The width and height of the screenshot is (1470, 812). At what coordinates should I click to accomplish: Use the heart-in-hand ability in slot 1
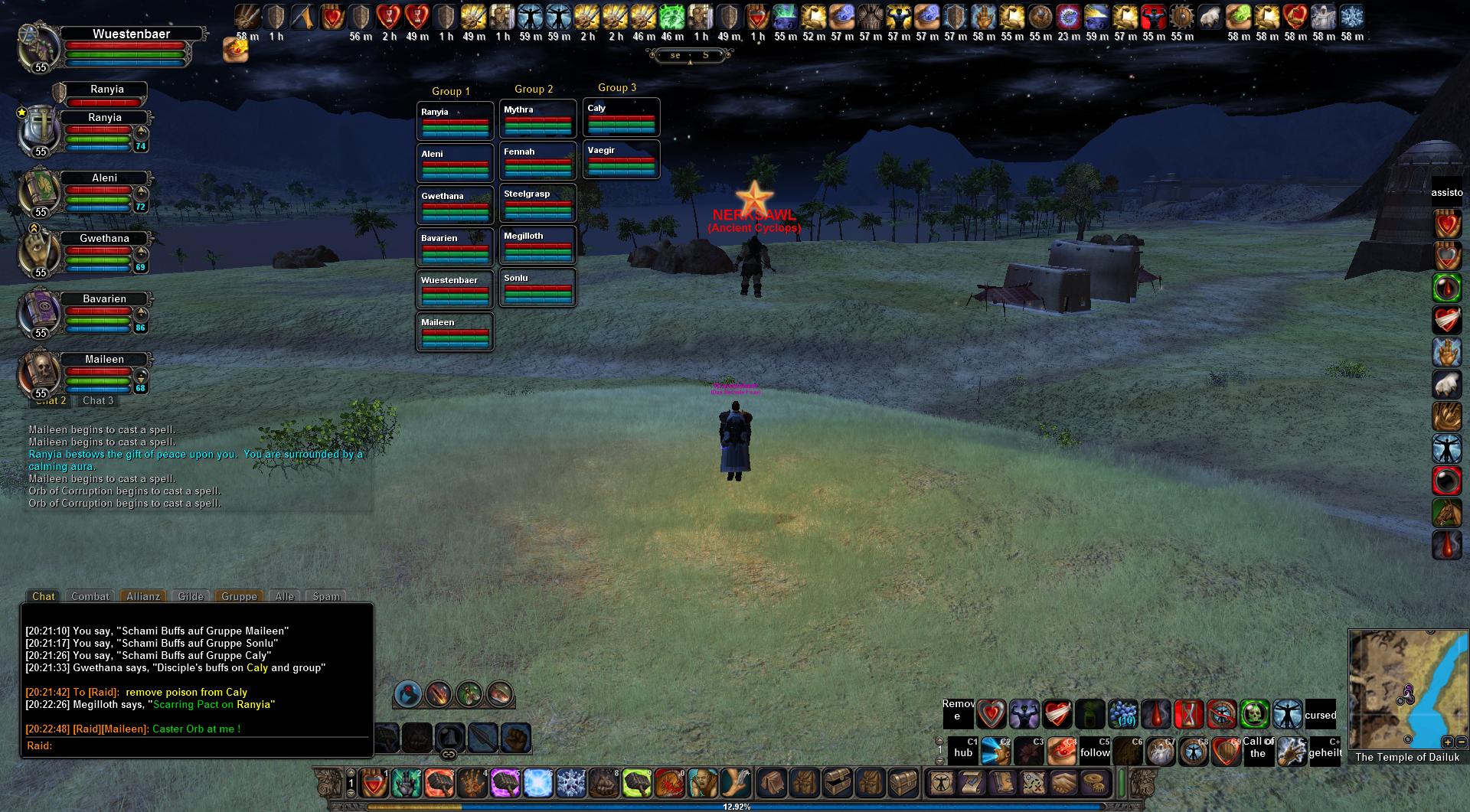(374, 783)
